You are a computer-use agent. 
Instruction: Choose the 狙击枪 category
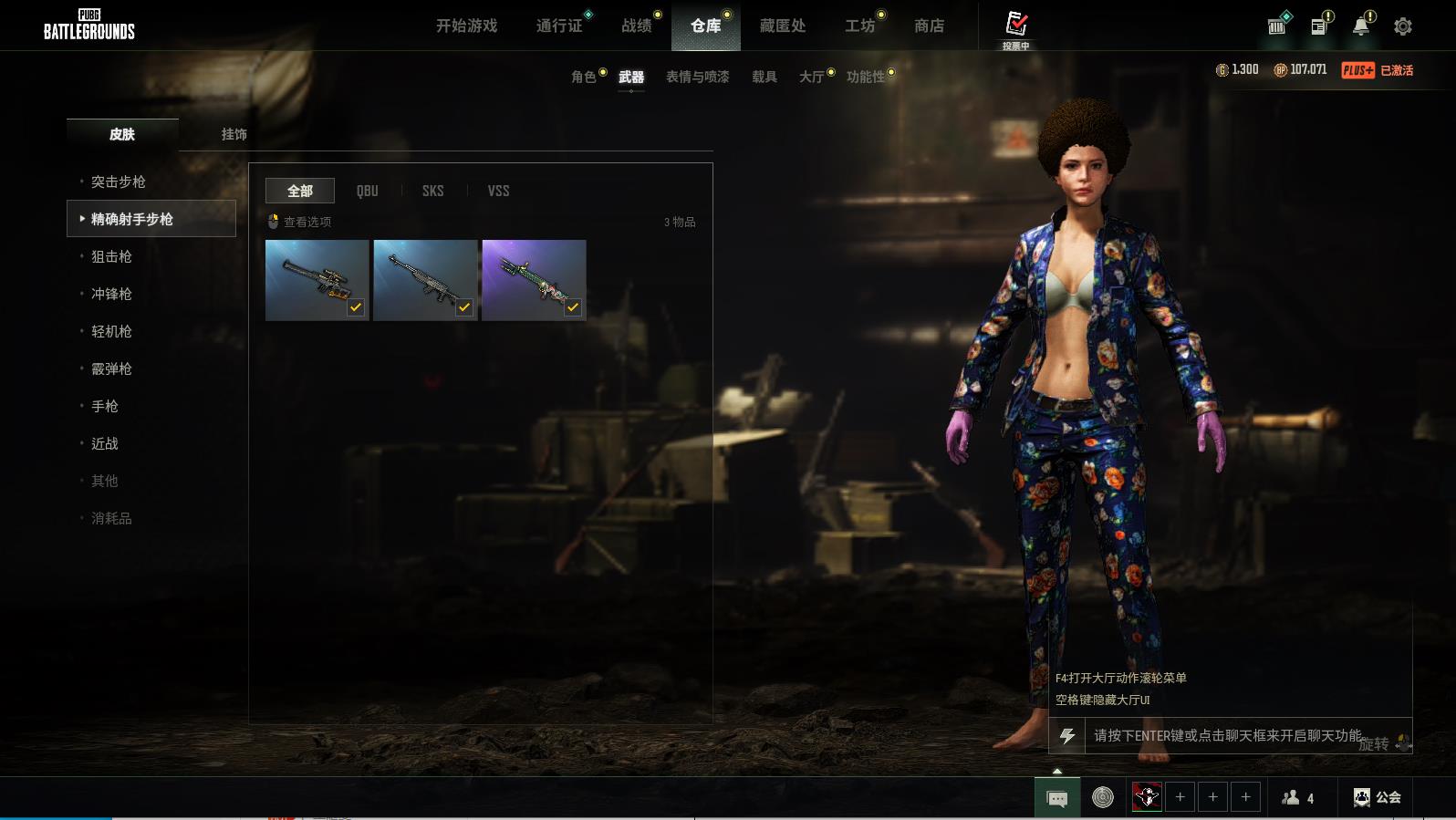111,256
